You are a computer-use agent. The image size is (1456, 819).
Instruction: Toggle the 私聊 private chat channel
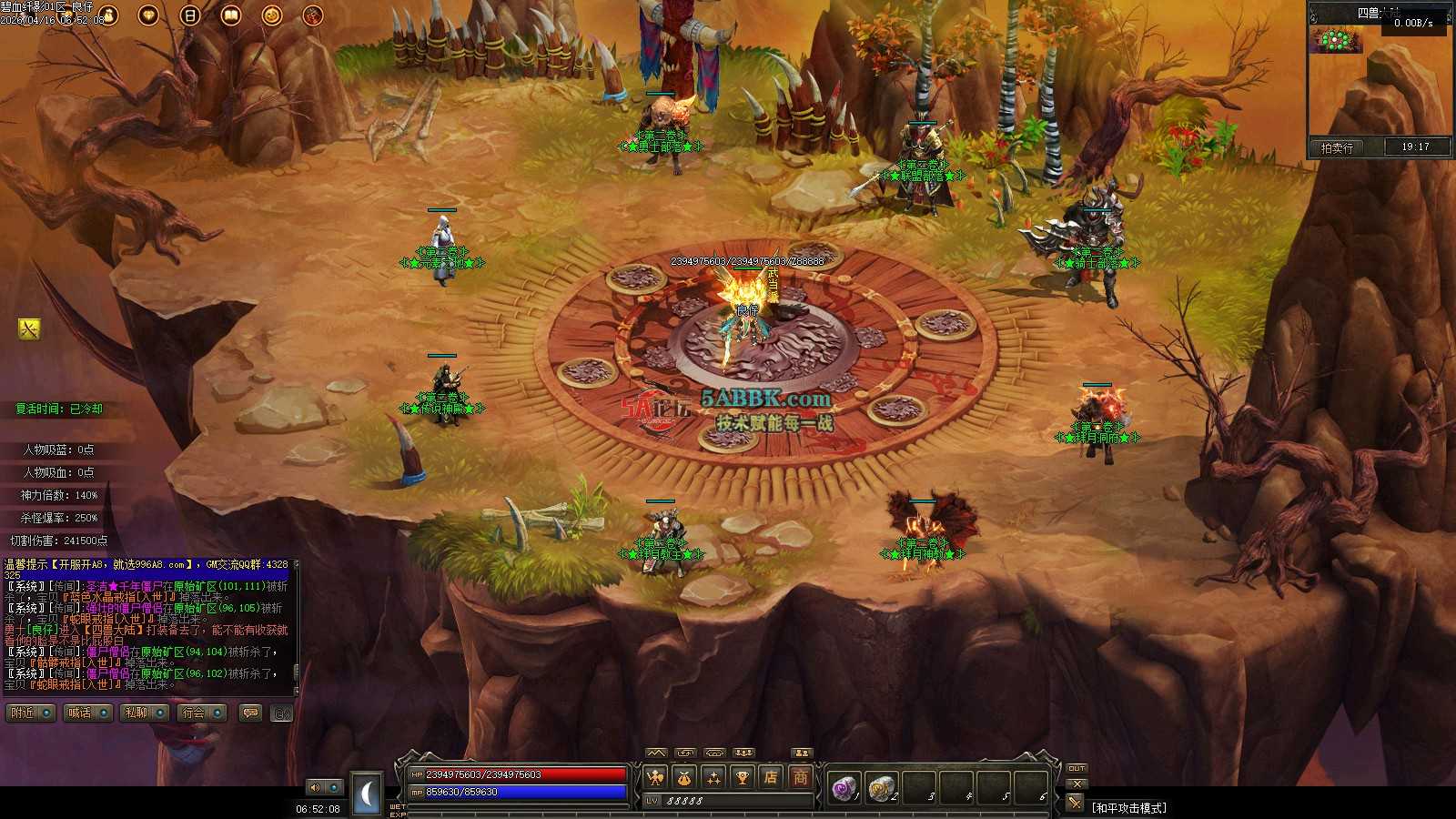[145, 713]
